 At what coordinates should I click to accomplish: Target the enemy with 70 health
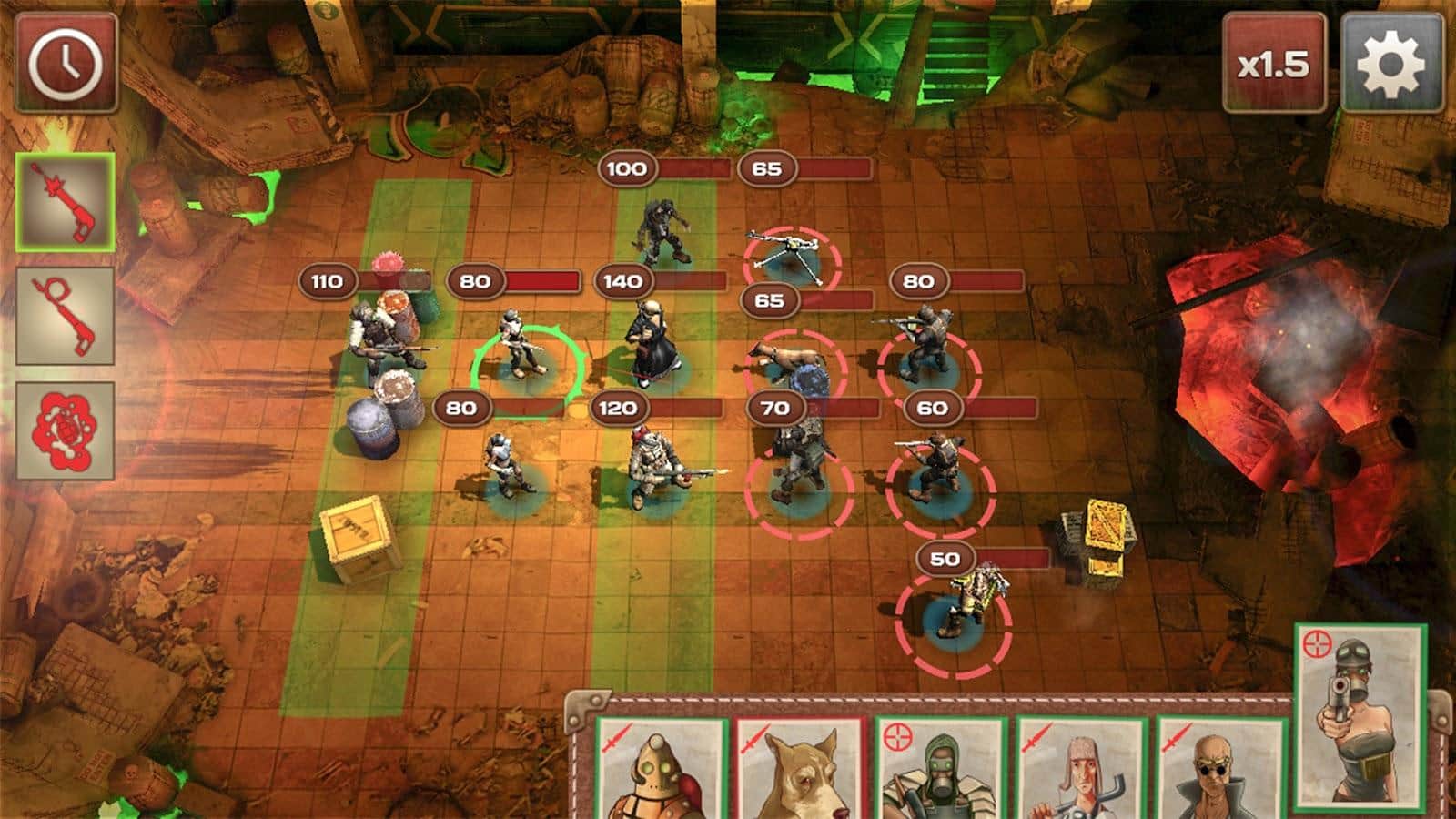pos(796,473)
